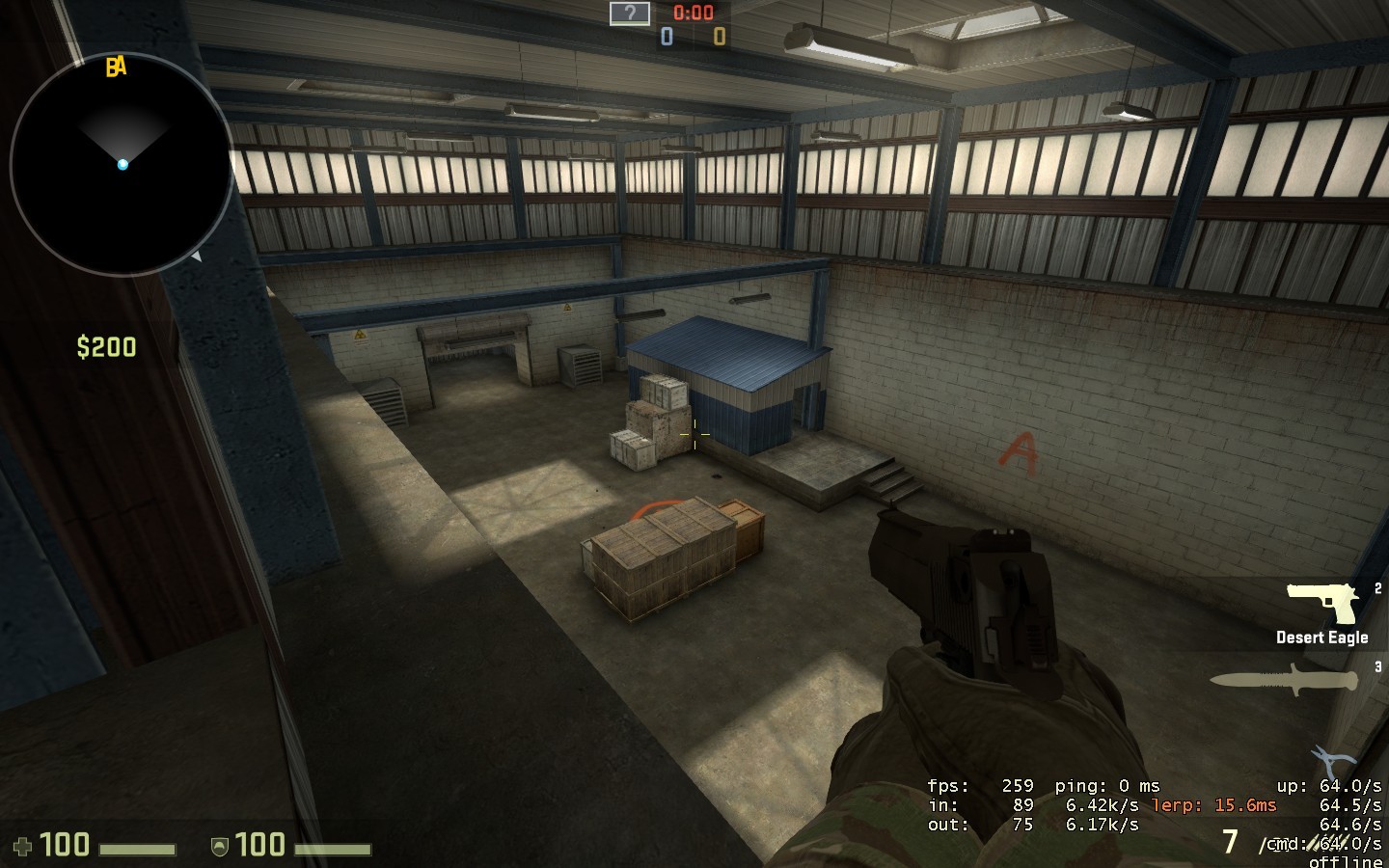Click the $200 money display
This screenshot has width=1389, height=868.
[x=107, y=347]
